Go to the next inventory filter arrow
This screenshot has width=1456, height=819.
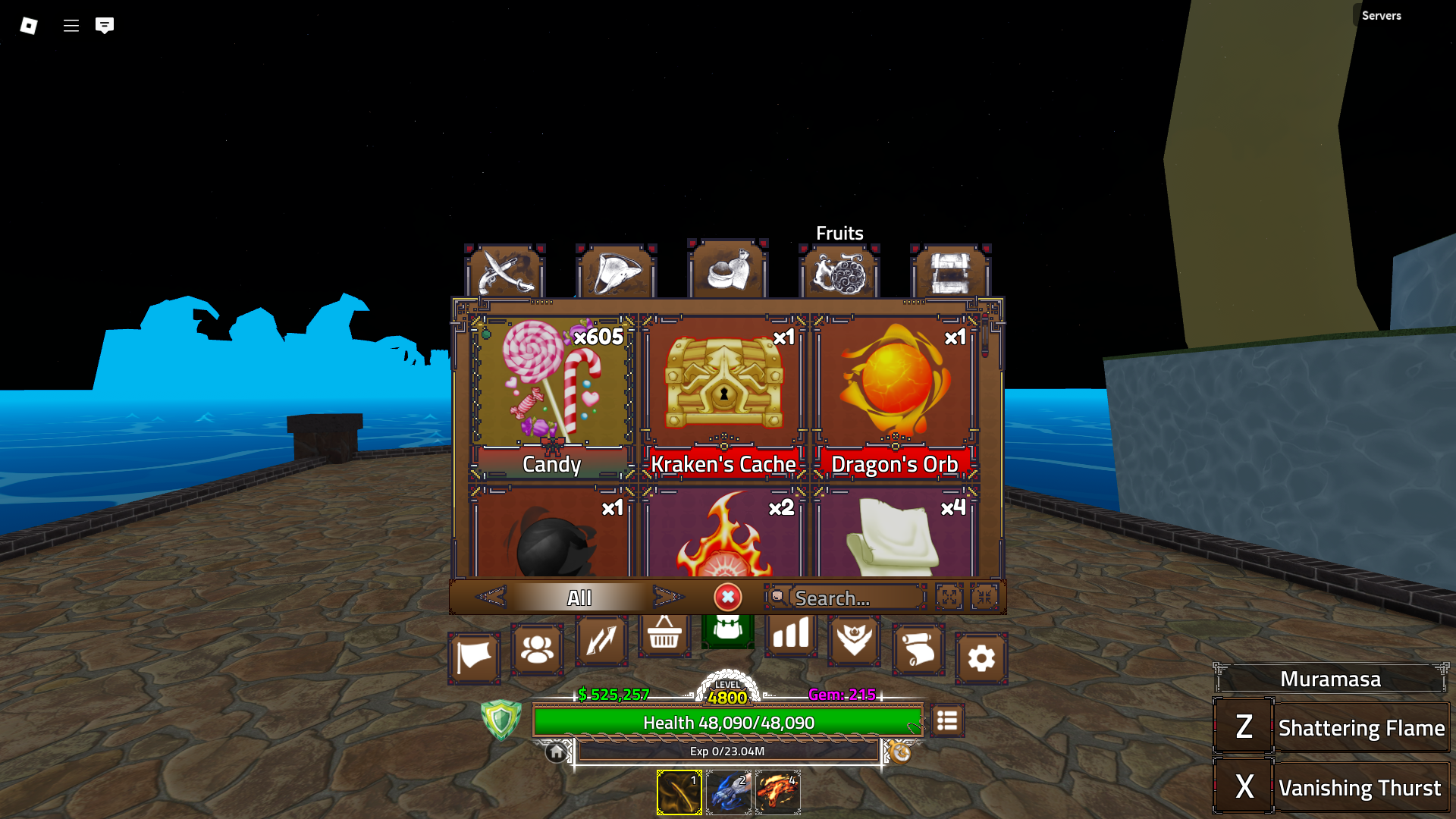click(x=667, y=598)
